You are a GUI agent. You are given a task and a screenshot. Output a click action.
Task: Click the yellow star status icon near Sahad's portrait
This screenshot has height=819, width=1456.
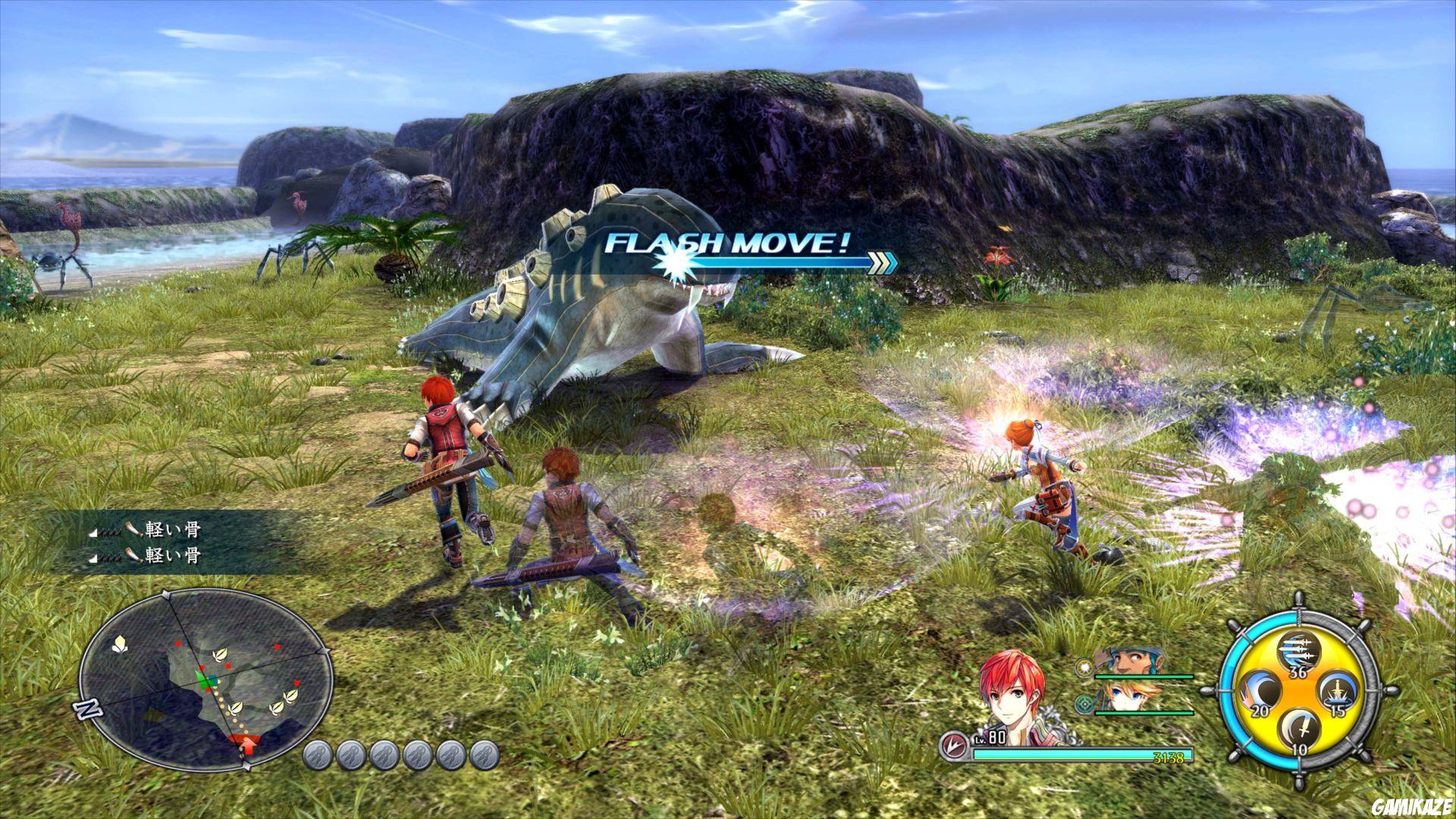click(1084, 667)
